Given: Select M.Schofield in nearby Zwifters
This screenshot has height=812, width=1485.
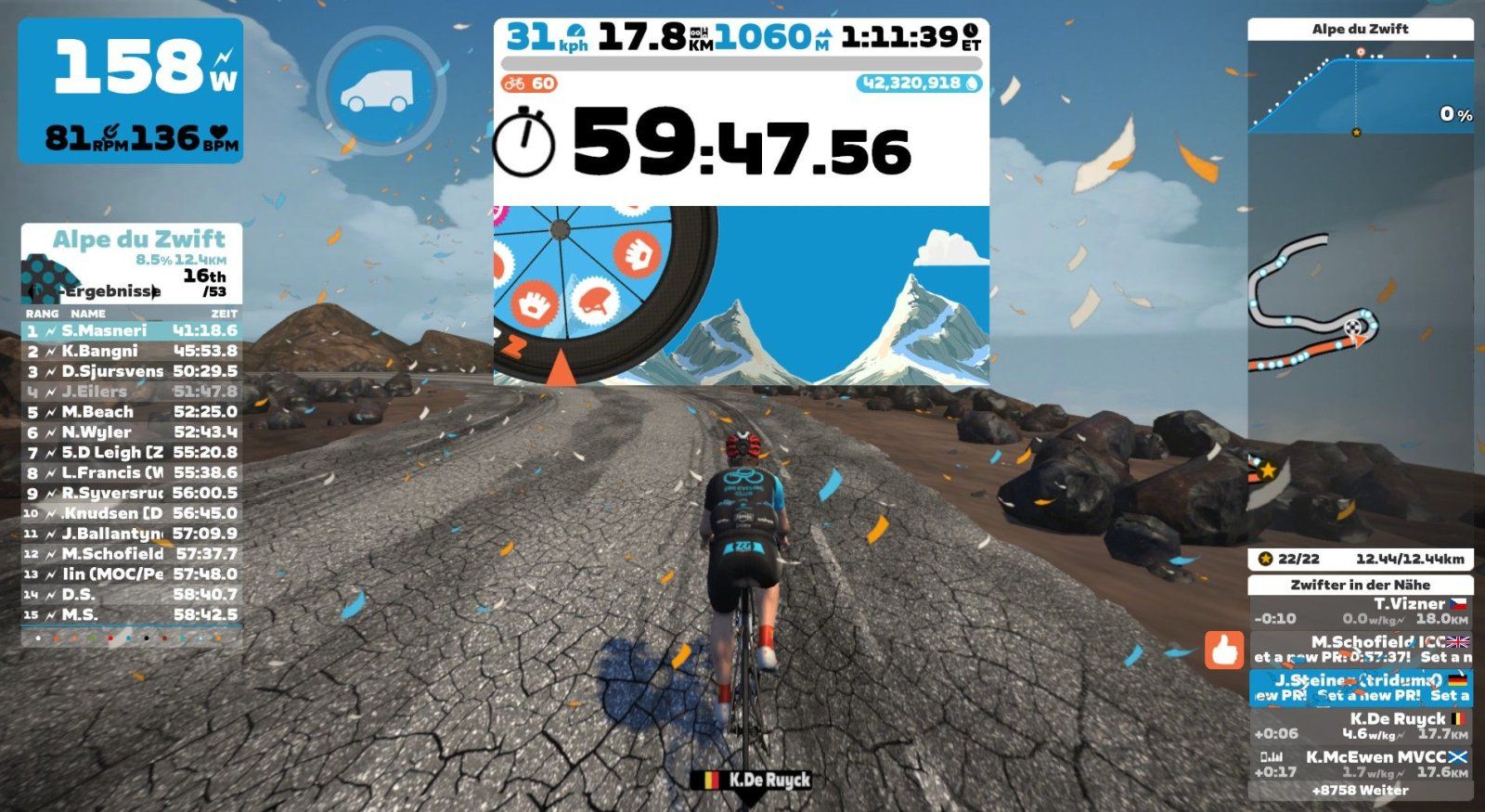Looking at the screenshot, I should (x=1361, y=649).
